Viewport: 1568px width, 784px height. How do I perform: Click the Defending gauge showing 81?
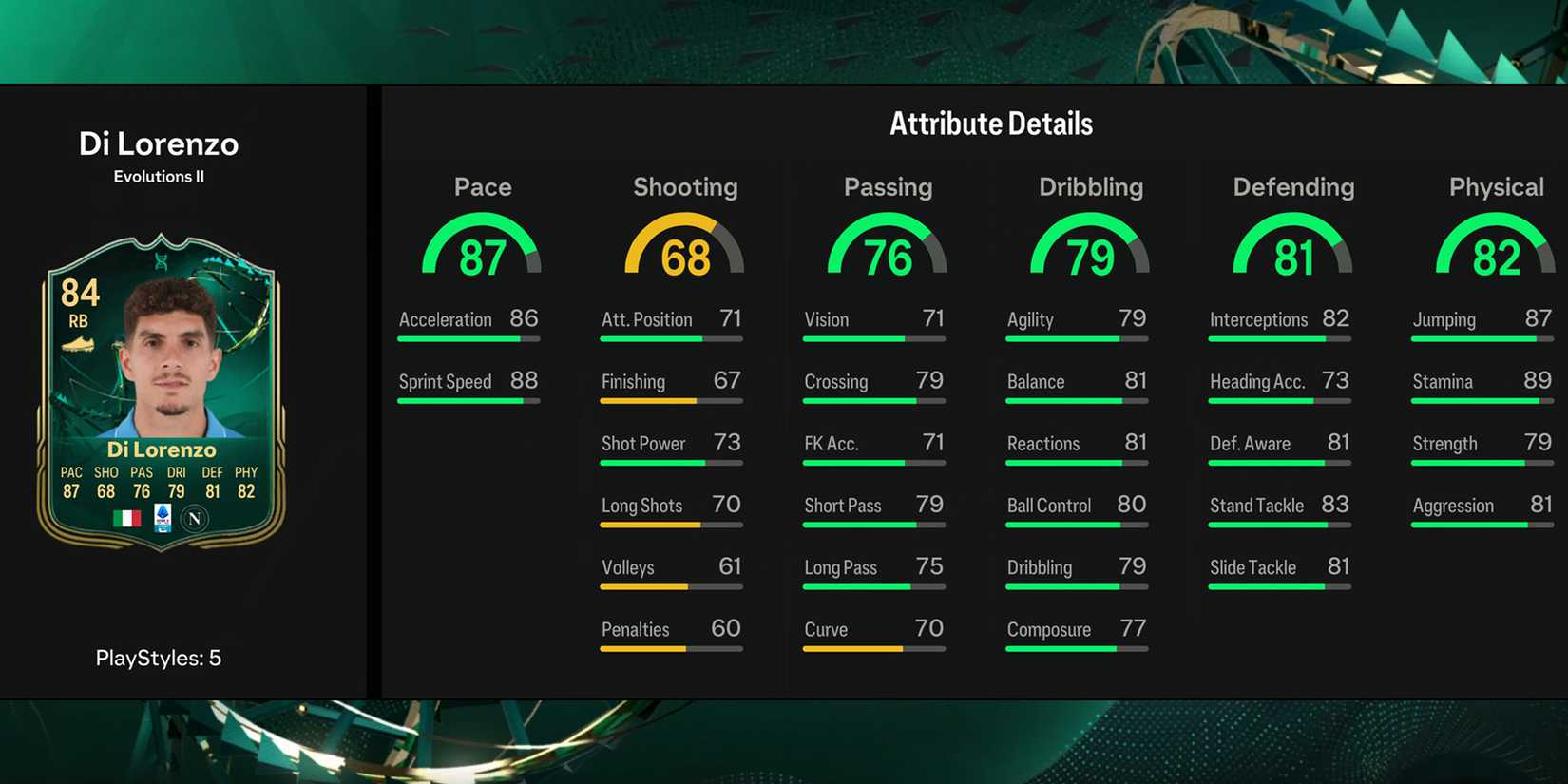click(1292, 249)
